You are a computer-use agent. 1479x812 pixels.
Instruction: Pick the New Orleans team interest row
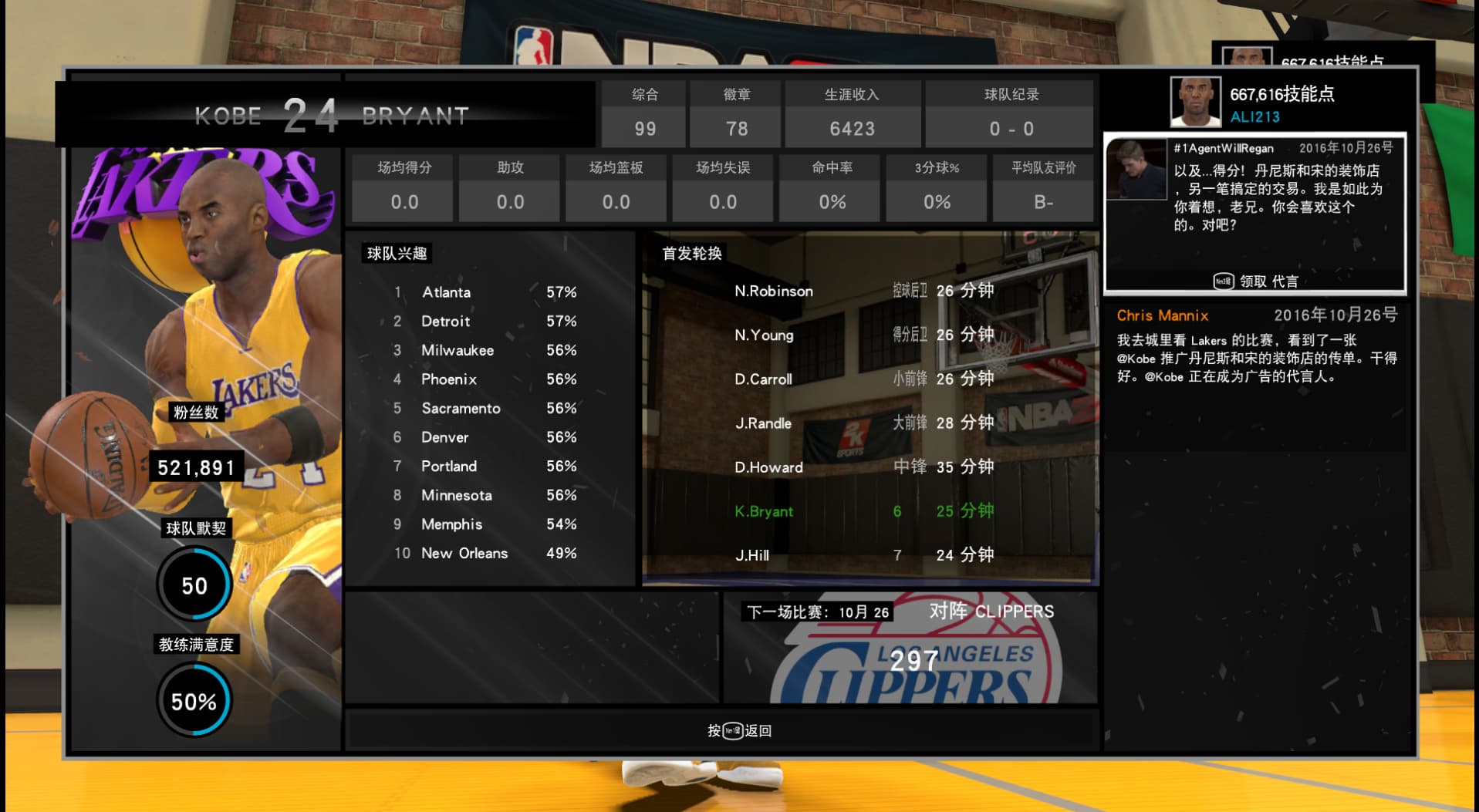(486, 554)
